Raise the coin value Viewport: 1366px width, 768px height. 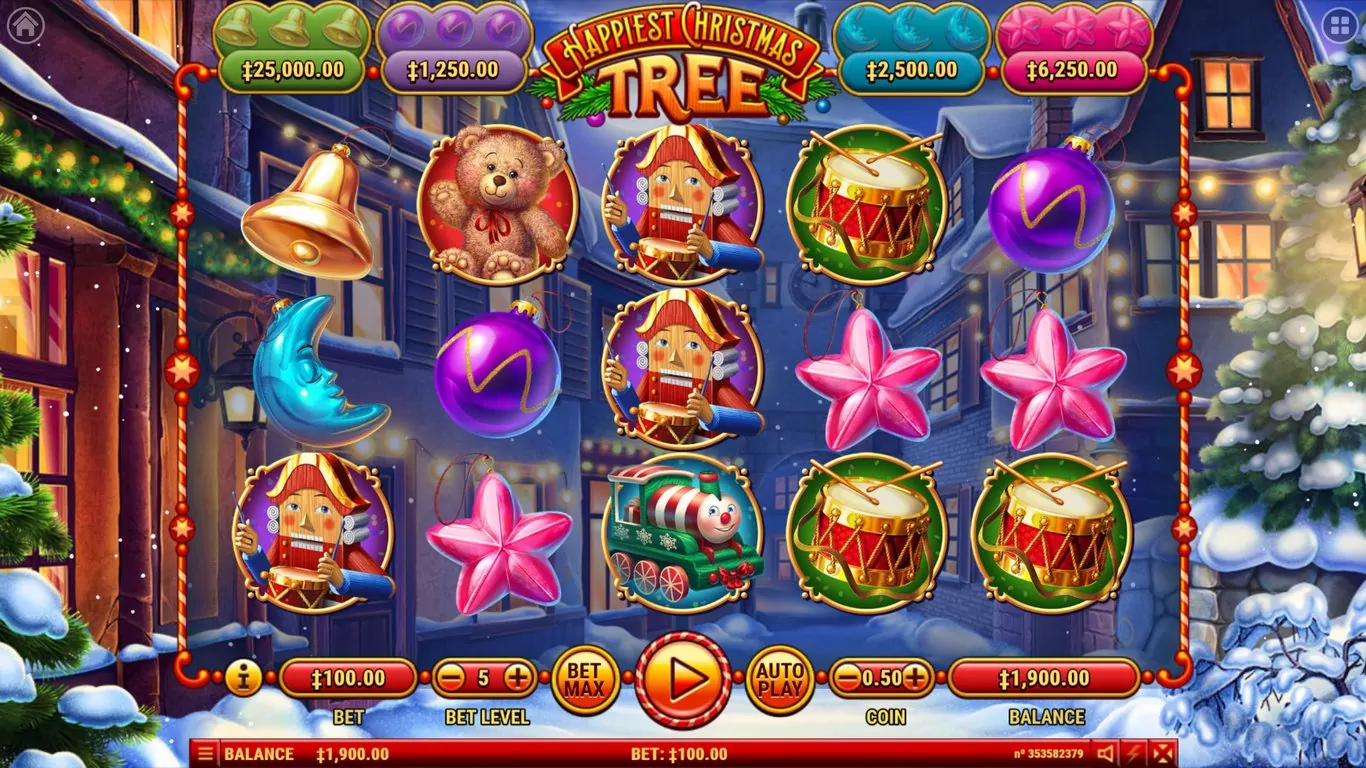914,678
